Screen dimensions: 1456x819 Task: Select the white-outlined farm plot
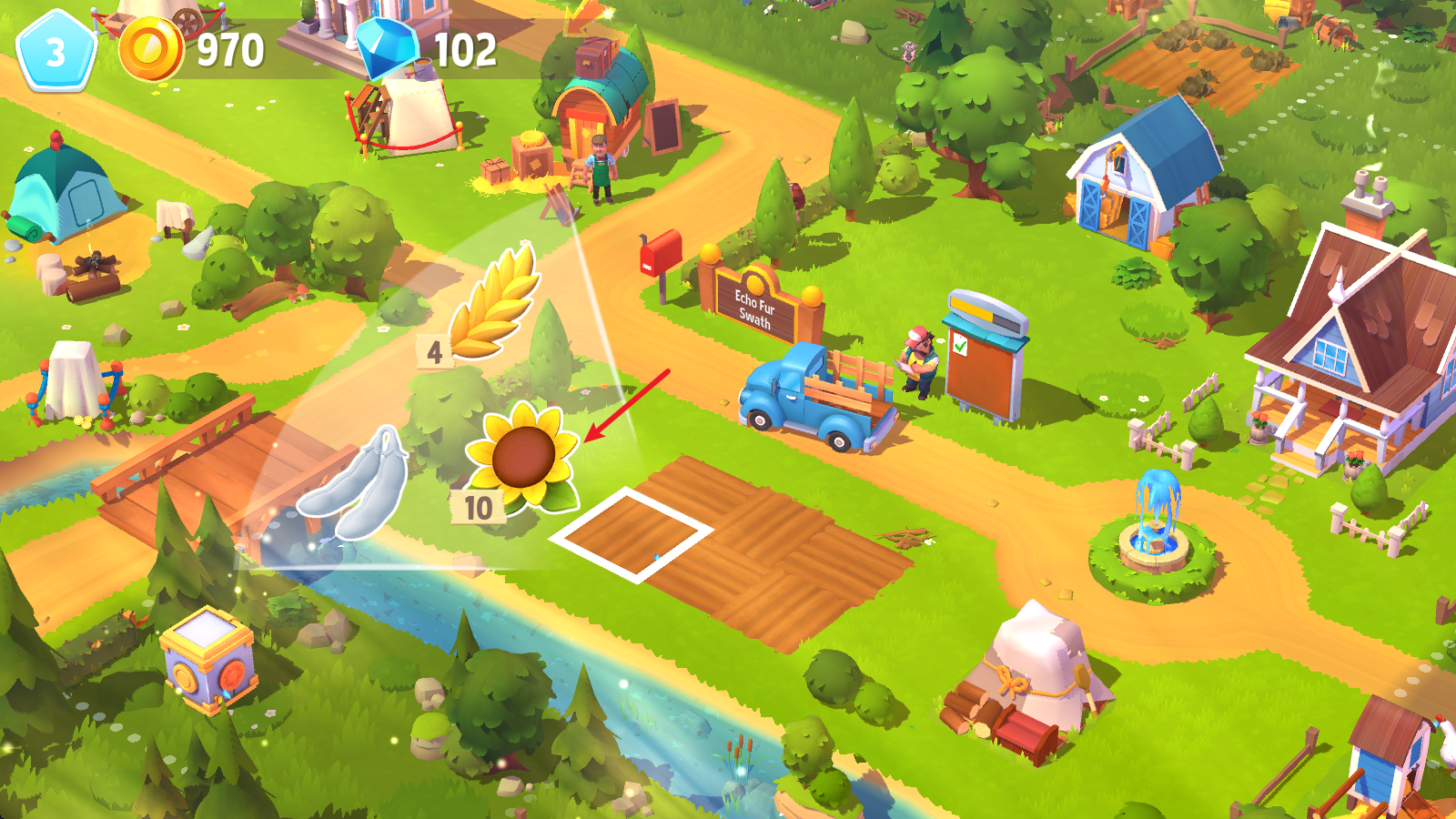(x=631, y=534)
